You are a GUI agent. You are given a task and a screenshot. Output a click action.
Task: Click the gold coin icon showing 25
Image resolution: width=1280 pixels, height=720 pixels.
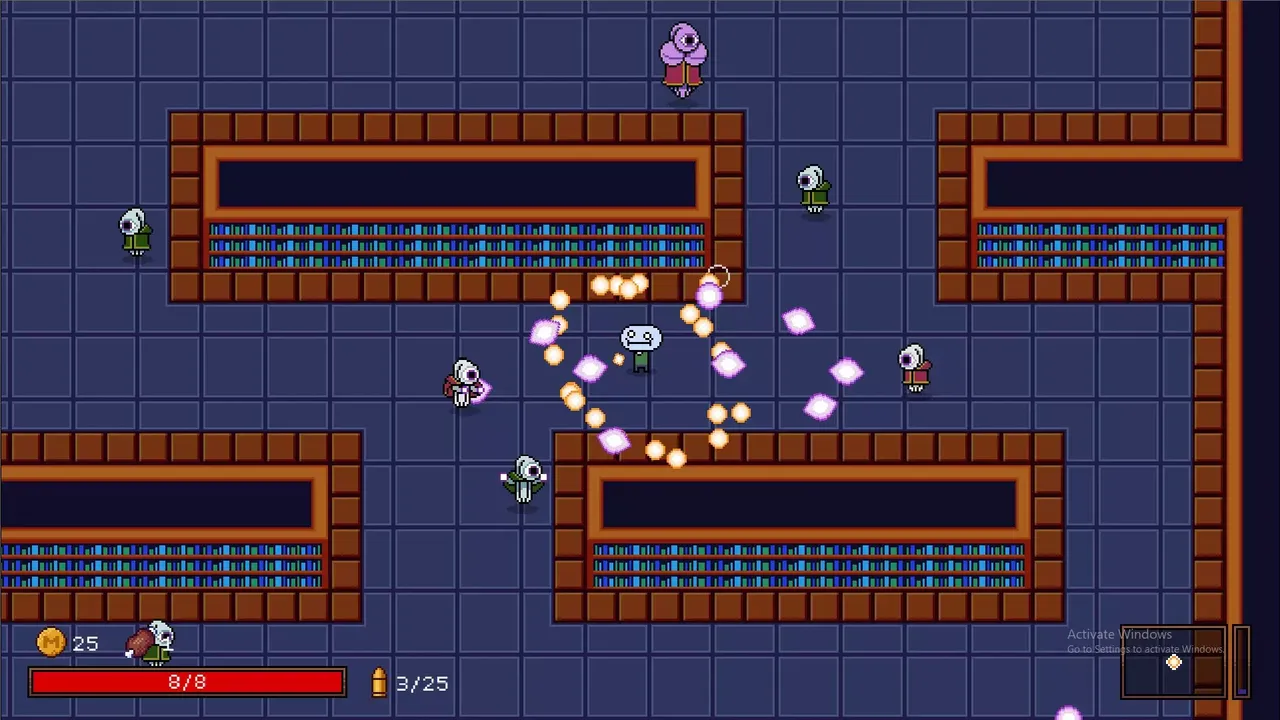pyautogui.click(x=51, y=643)
